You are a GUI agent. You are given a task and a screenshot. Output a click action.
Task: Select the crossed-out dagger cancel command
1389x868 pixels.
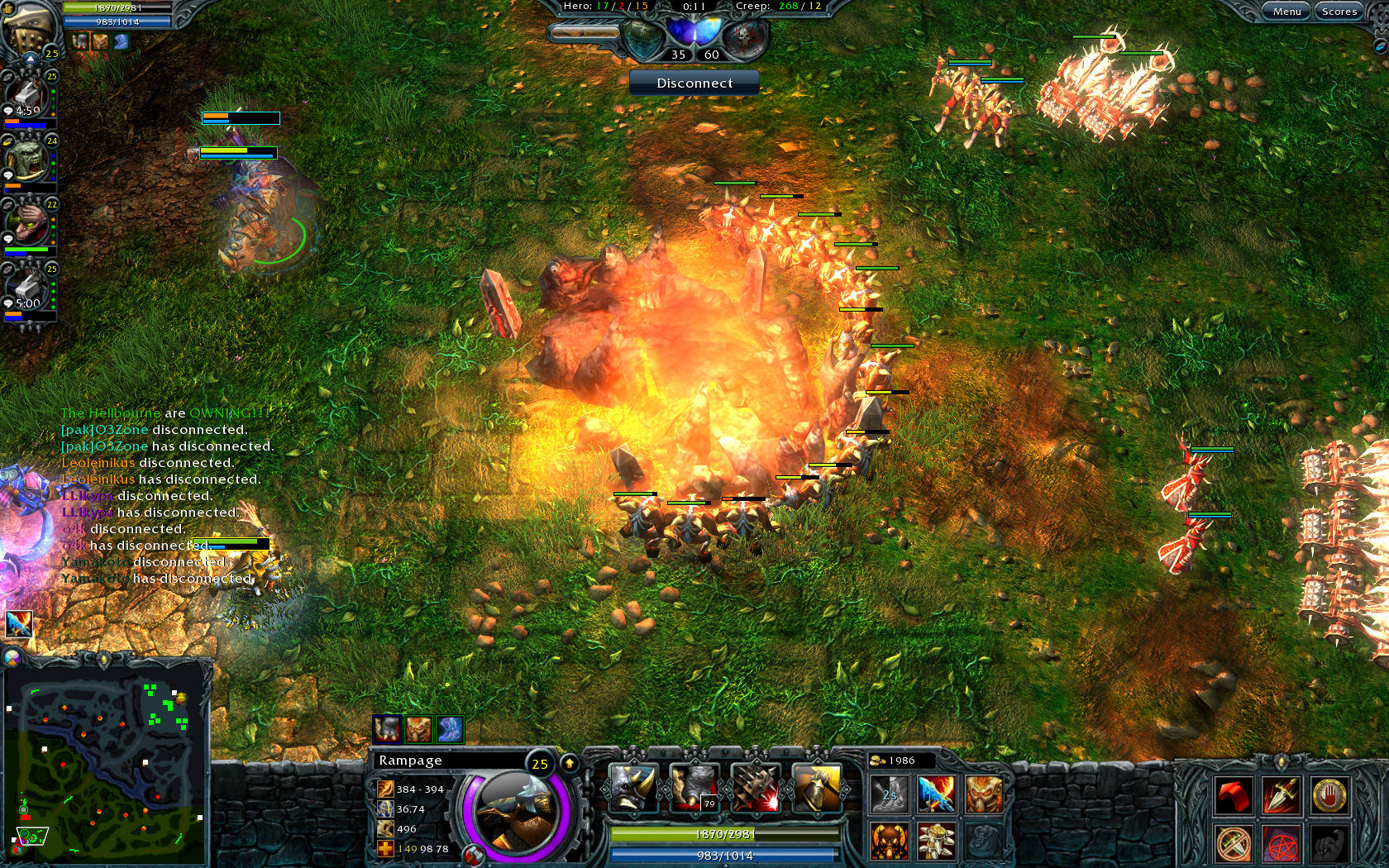(1234, 844)
